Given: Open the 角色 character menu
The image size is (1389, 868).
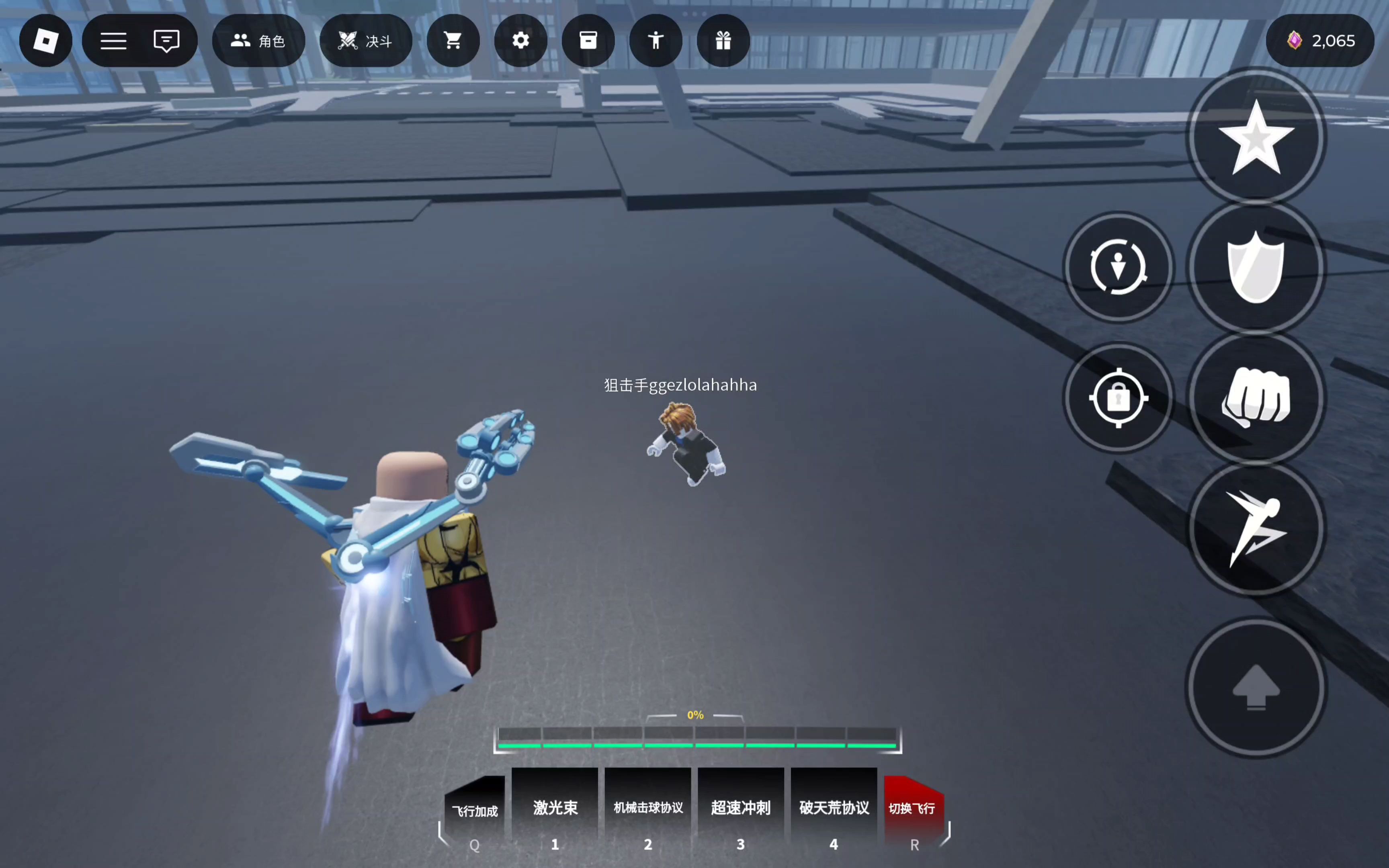Looking at the screenshot, I should 258,41.
